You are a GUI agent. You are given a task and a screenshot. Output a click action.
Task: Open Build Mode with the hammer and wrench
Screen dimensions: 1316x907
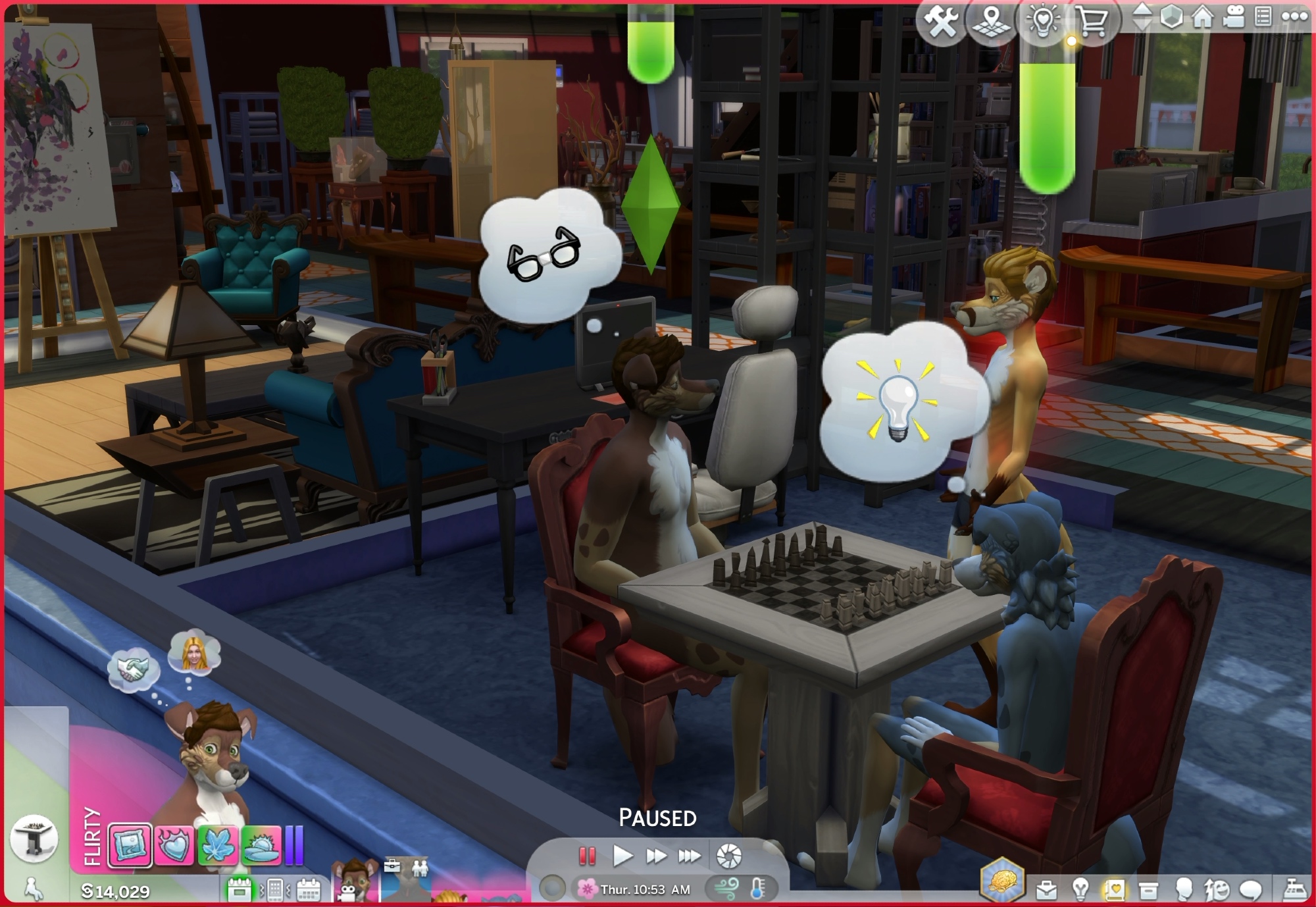(x=942, y=21)
